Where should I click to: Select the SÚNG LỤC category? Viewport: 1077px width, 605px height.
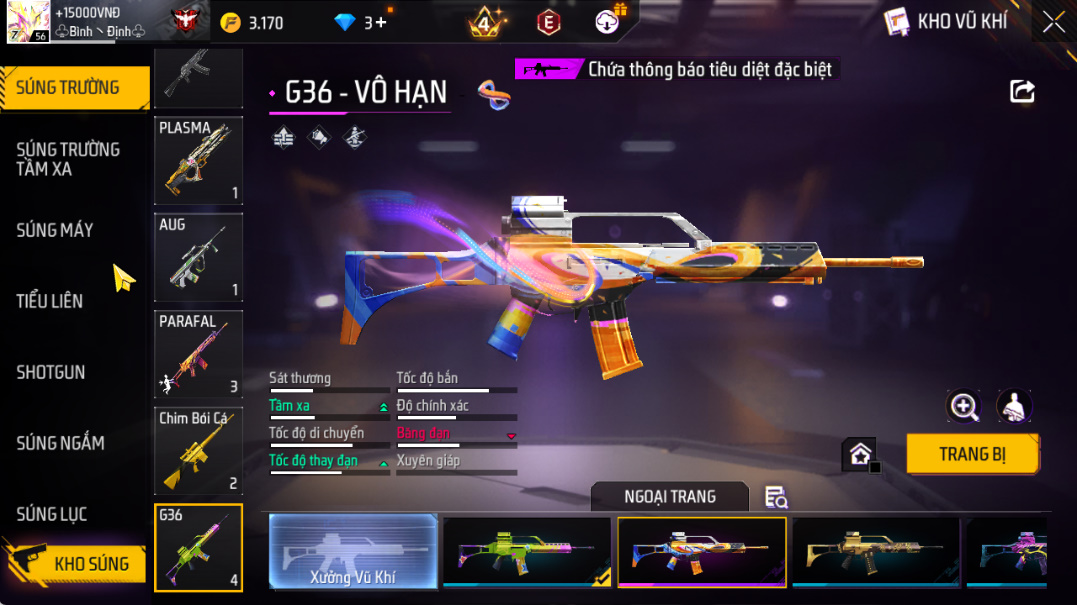click(x=52, y=514)
